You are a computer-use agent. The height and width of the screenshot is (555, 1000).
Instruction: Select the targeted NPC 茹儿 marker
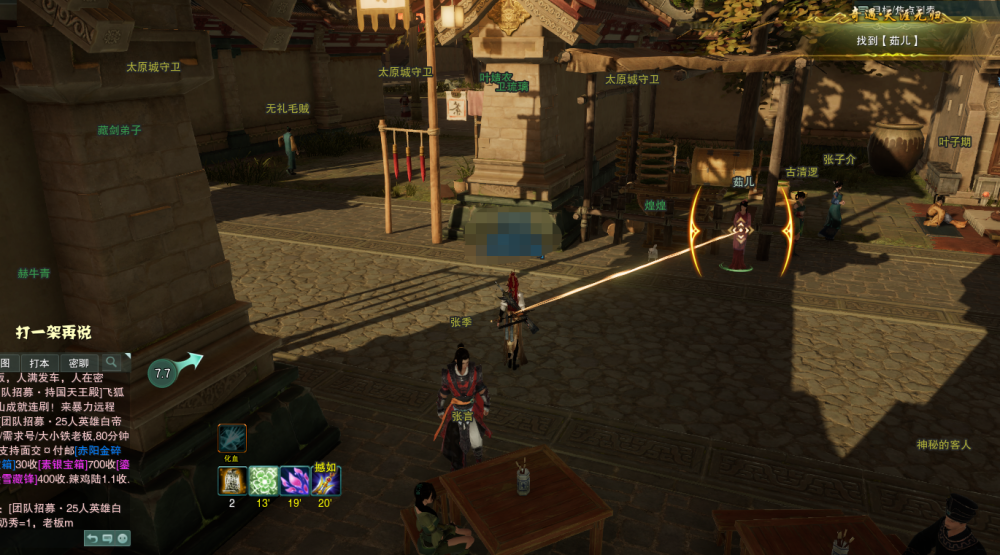tap(740, 230)
